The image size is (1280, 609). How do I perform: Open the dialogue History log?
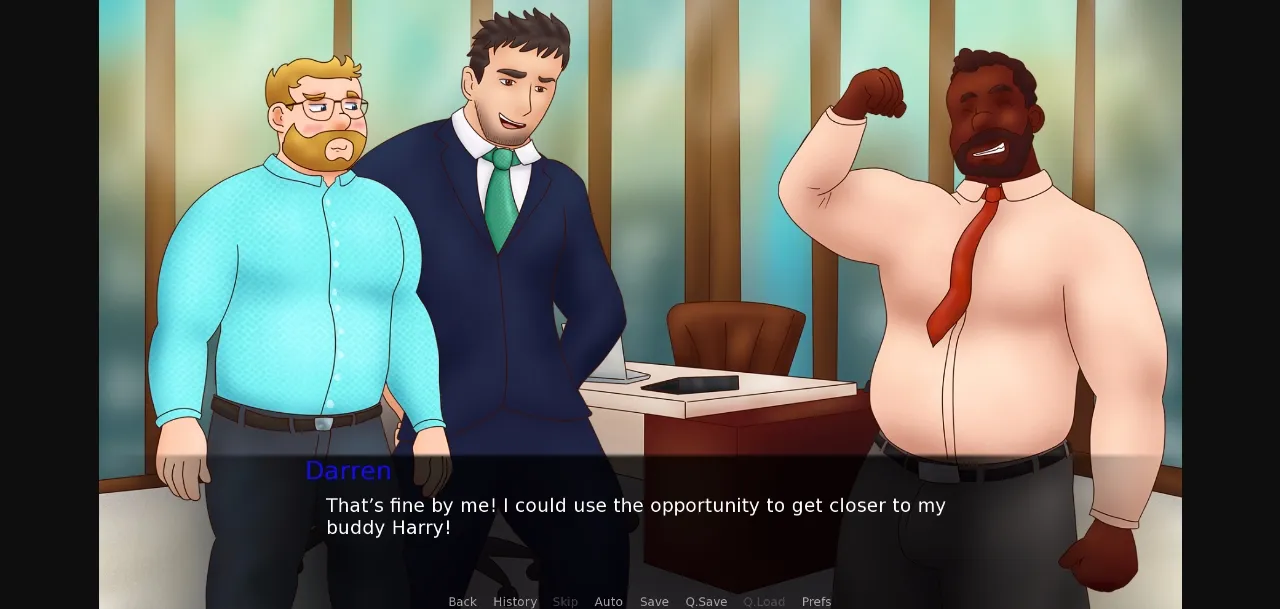click(515, 601)
